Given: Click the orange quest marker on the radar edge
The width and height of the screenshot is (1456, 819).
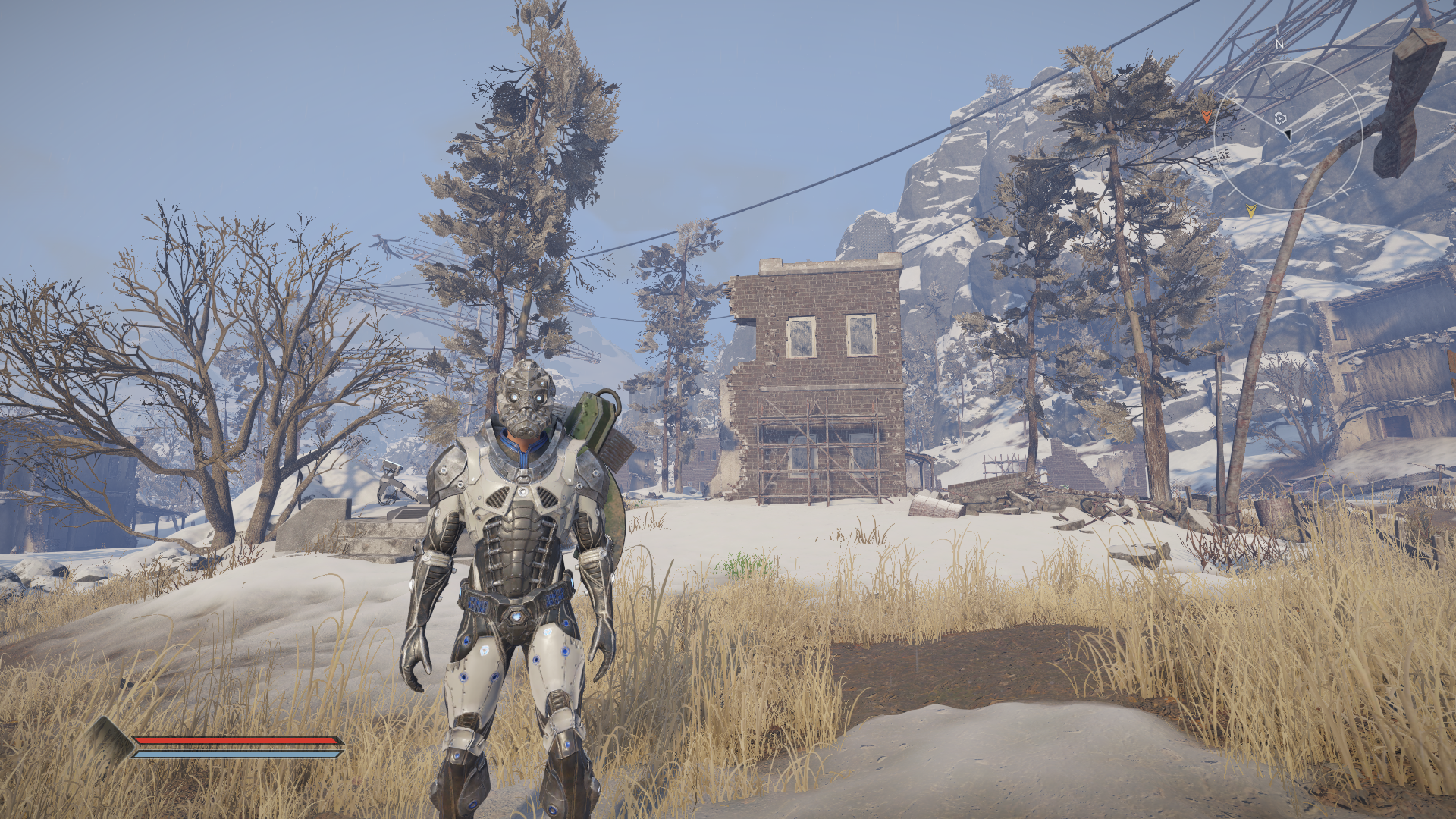Looking at the screenshot, I should (x=1207, y=117).
